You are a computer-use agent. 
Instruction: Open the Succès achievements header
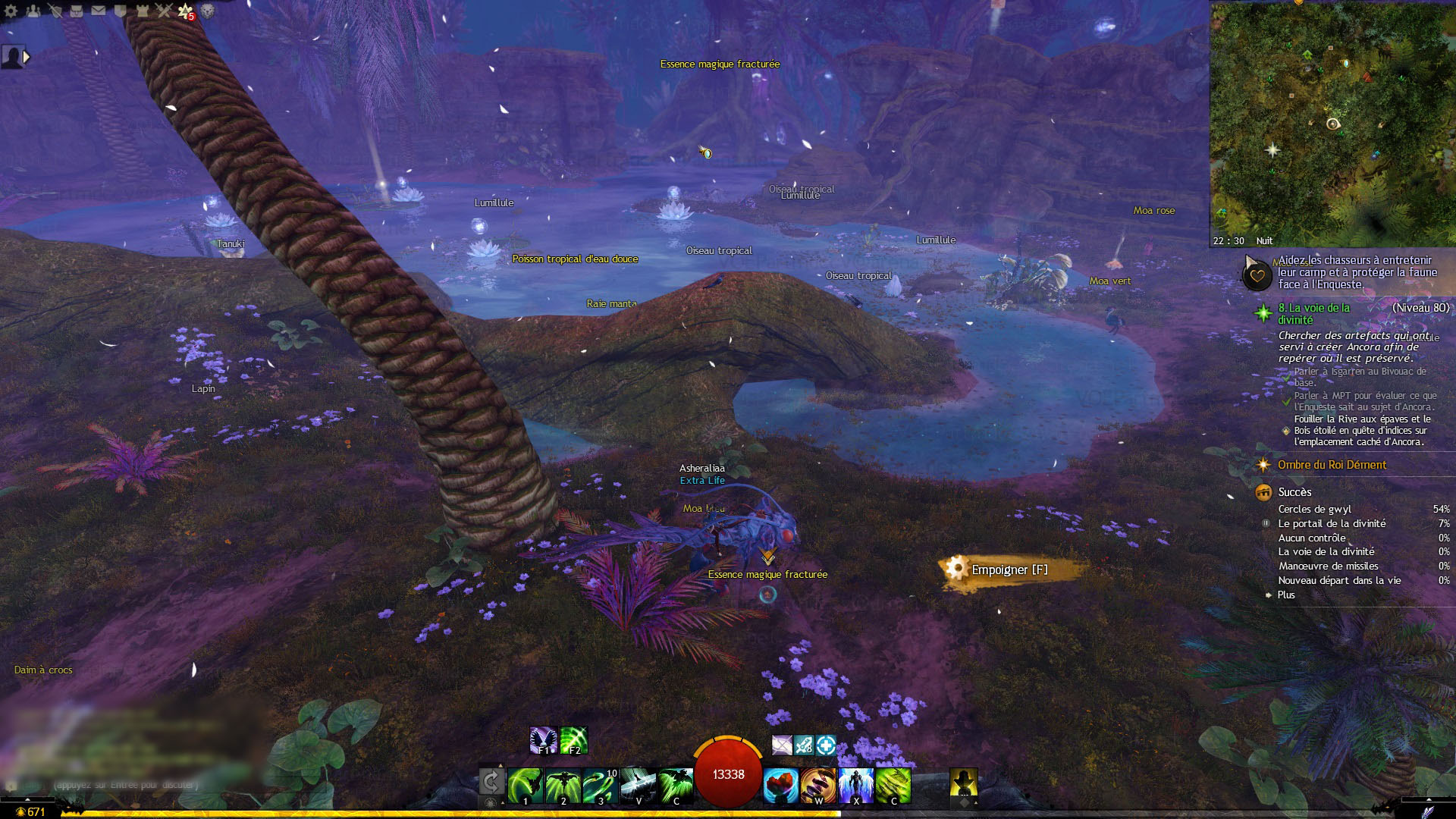pos(1294,492)
